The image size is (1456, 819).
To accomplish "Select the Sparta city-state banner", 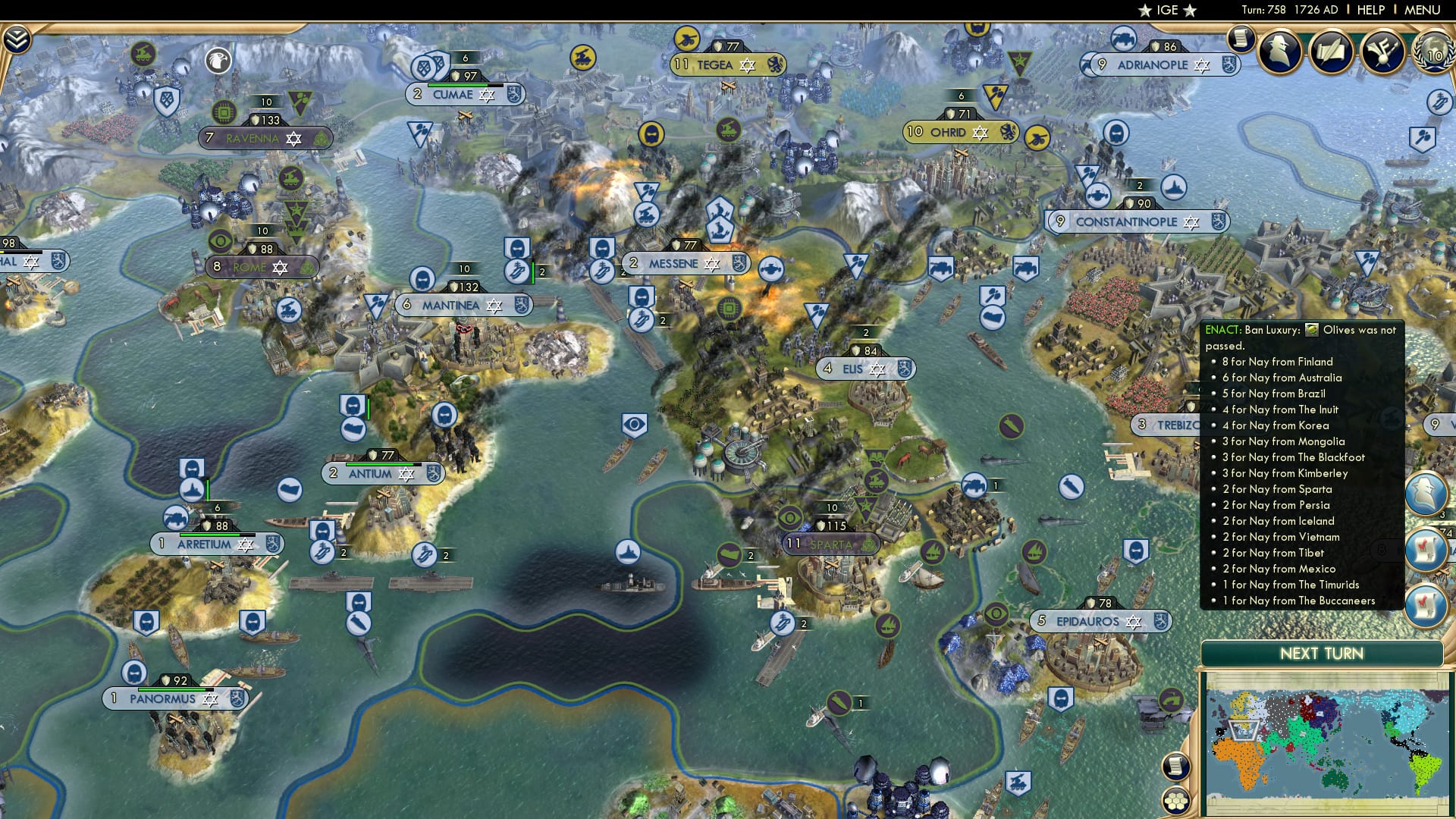I will pos(830,543).
